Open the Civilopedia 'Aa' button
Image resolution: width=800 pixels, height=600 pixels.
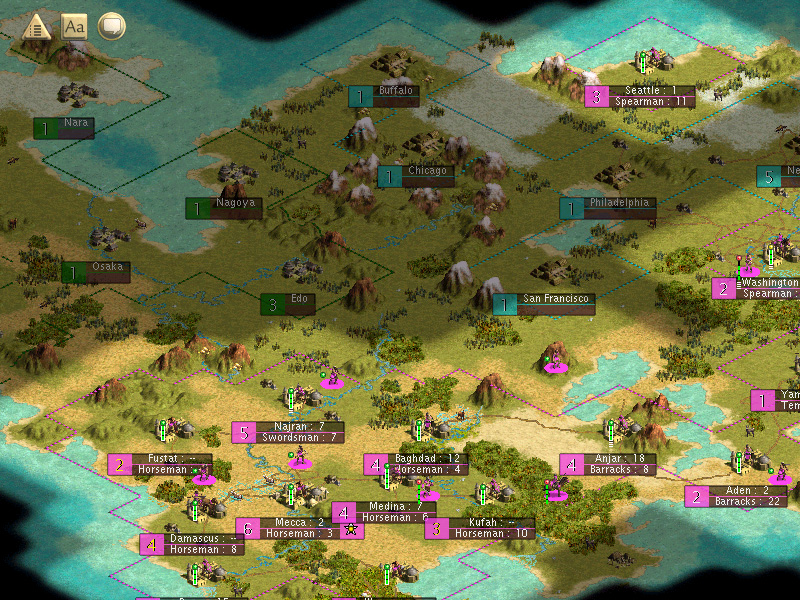point(74,26)
